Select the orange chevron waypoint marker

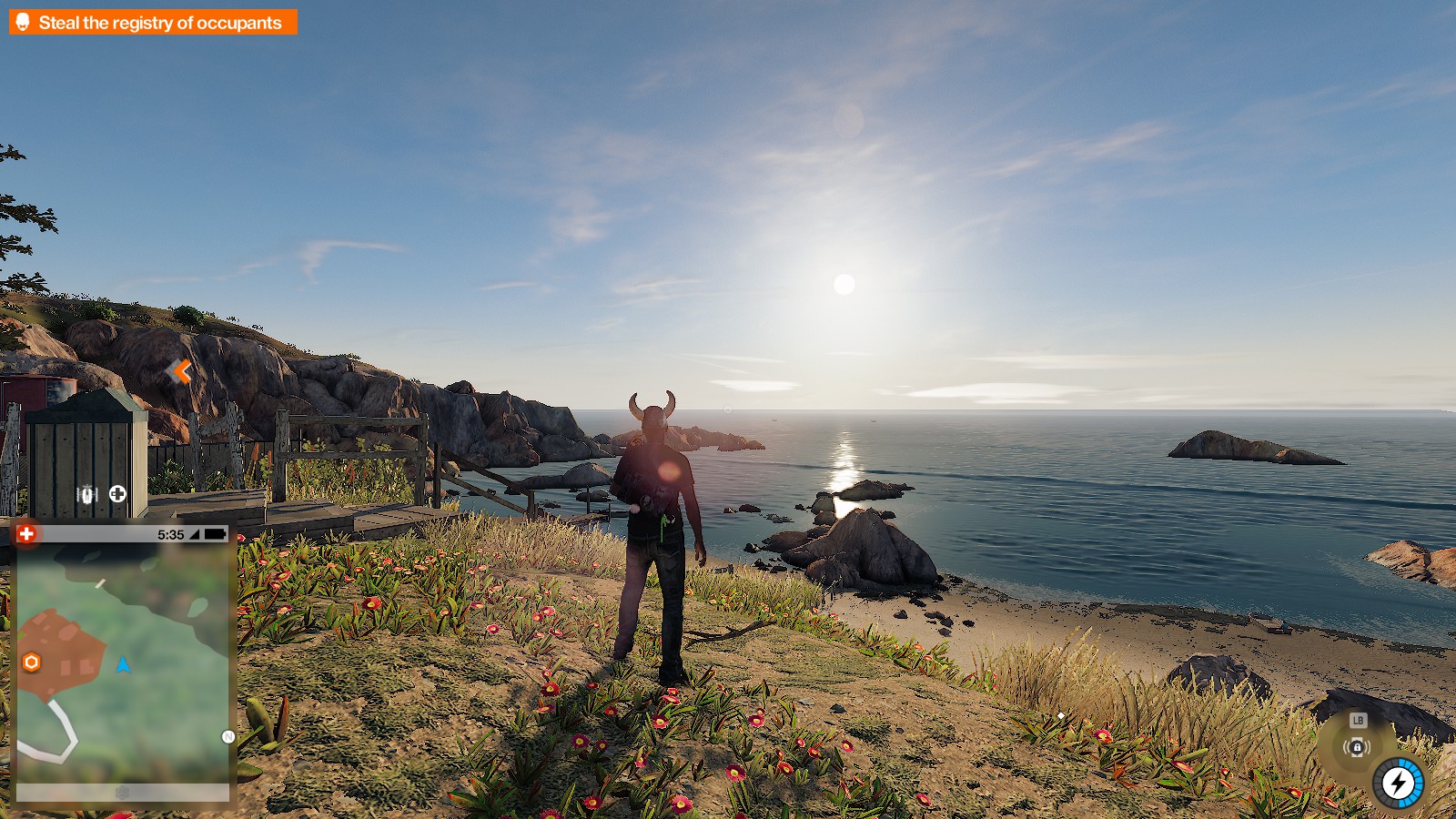click(x=181, y=371)
